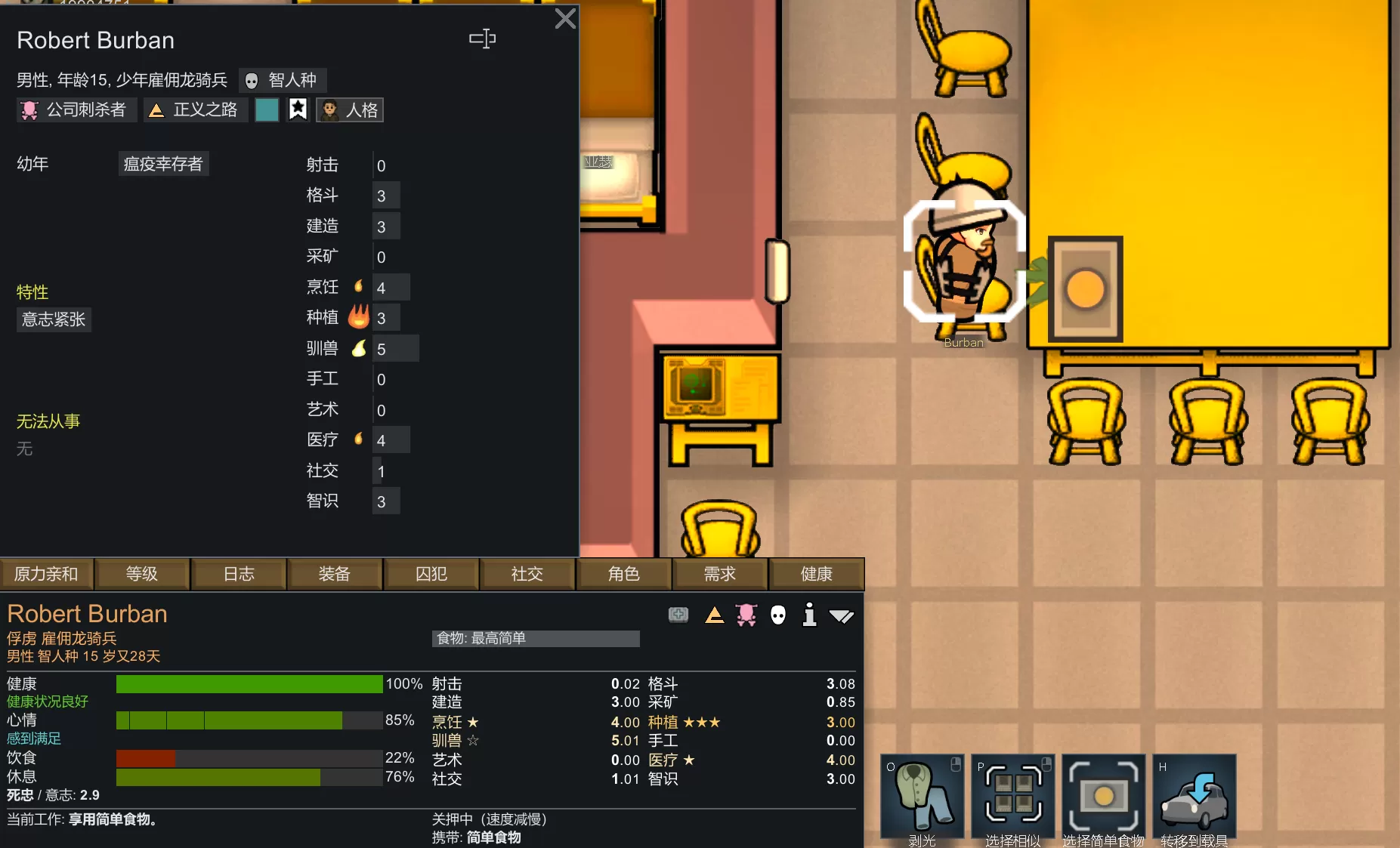1400x848 pixels.
Task: Select the 公司刺杀者 faction label
Action: [x=76, y=110]
